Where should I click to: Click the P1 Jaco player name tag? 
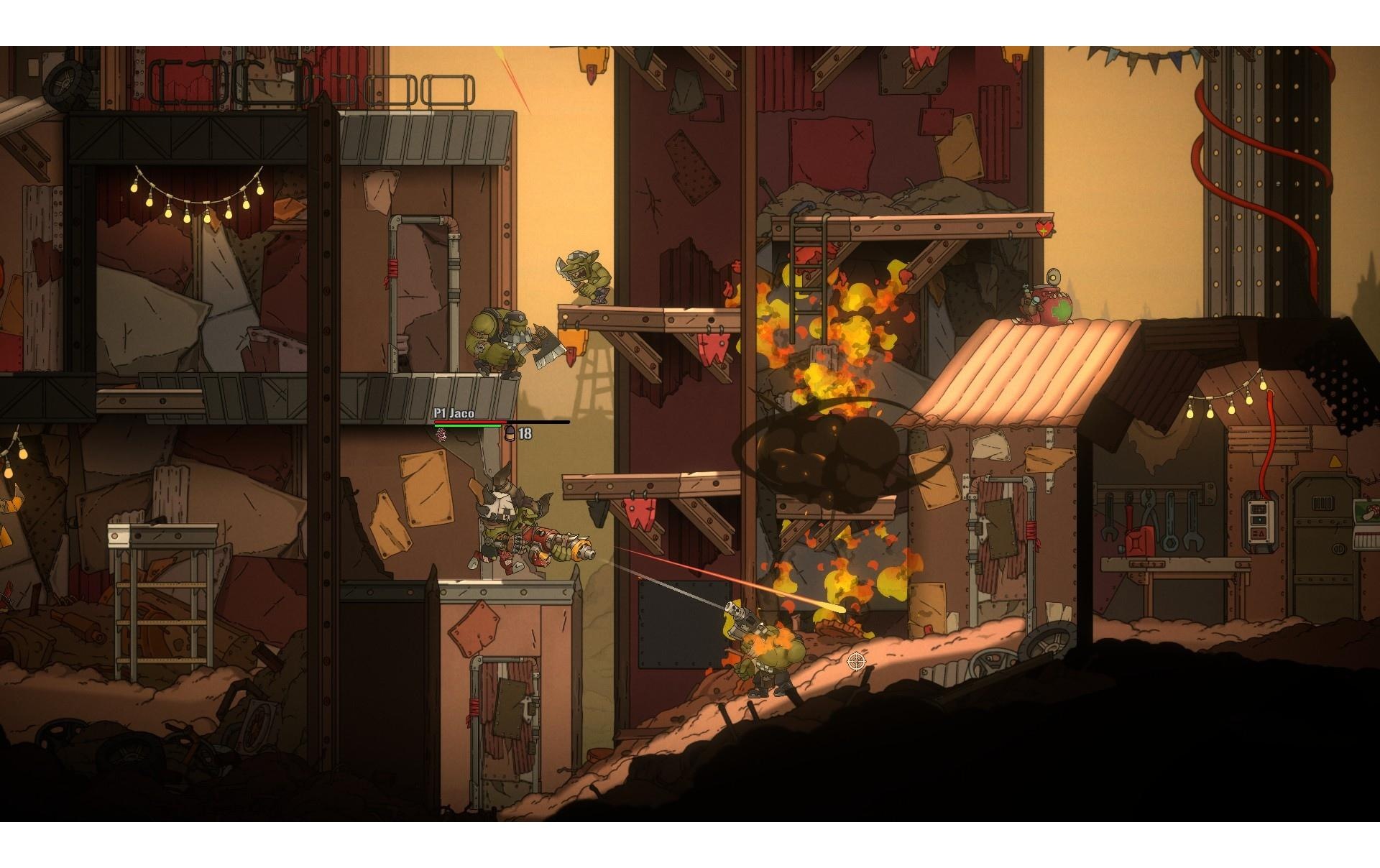pyautogui.click(x=454, y=413)
